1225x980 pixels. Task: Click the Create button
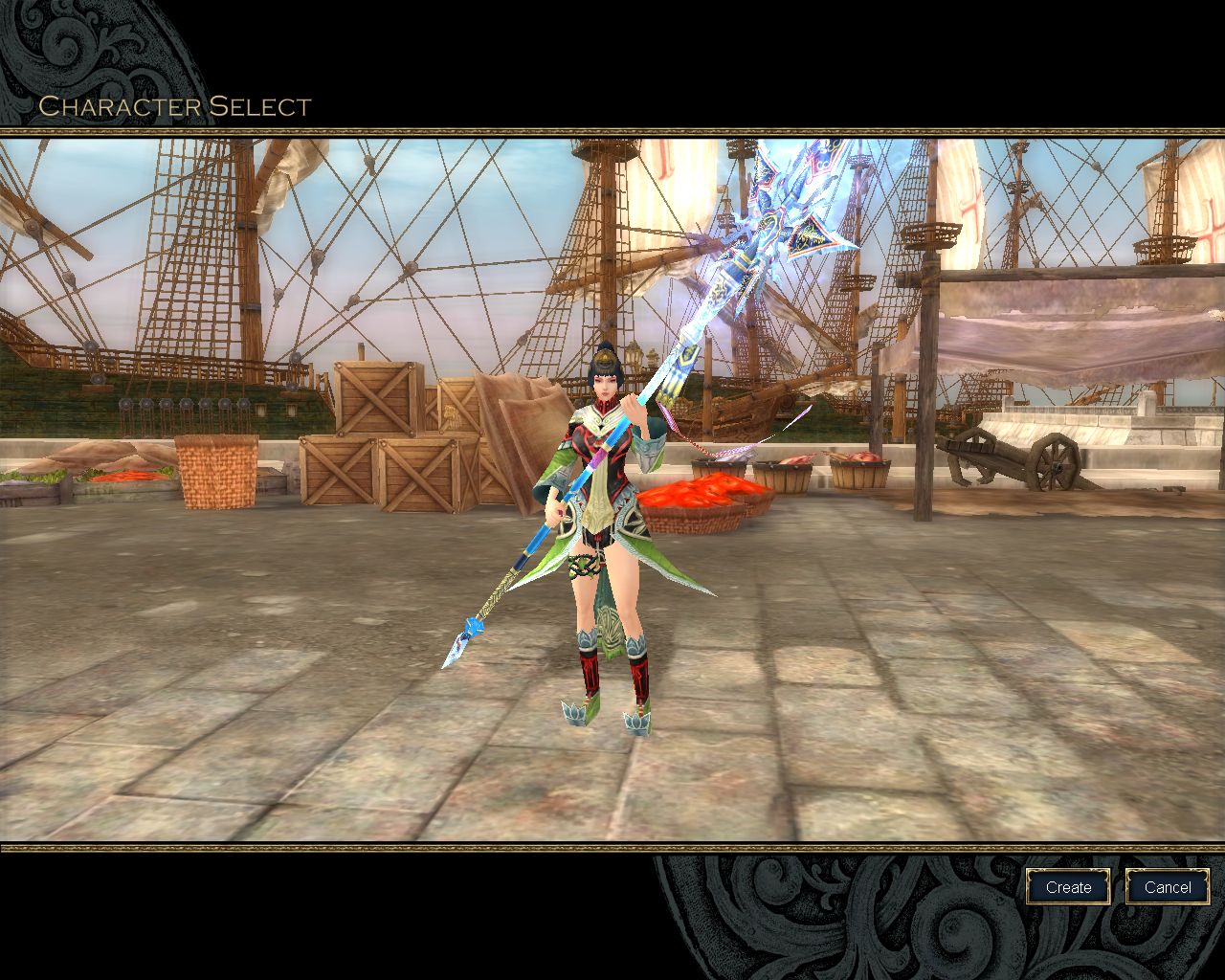pos(1068,887)
